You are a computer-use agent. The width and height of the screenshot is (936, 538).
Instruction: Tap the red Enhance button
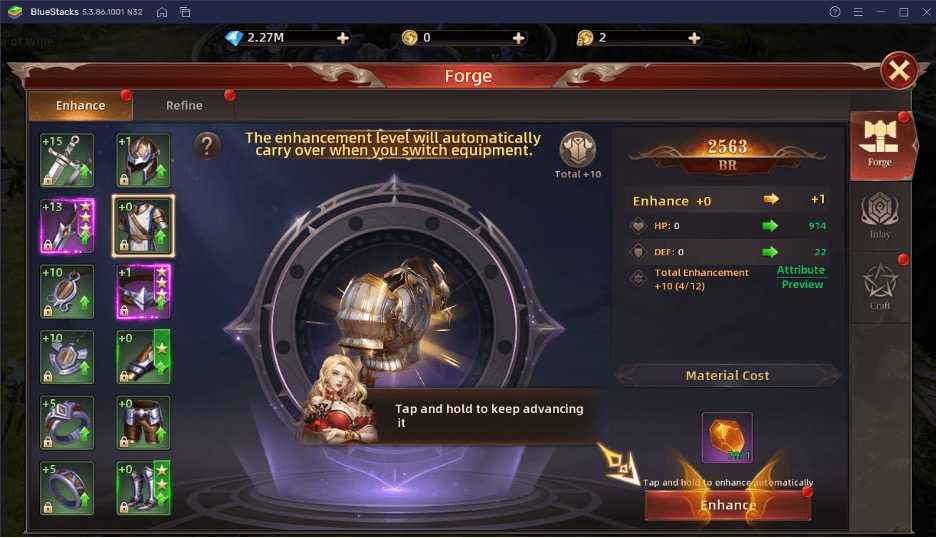coord(727,505)
